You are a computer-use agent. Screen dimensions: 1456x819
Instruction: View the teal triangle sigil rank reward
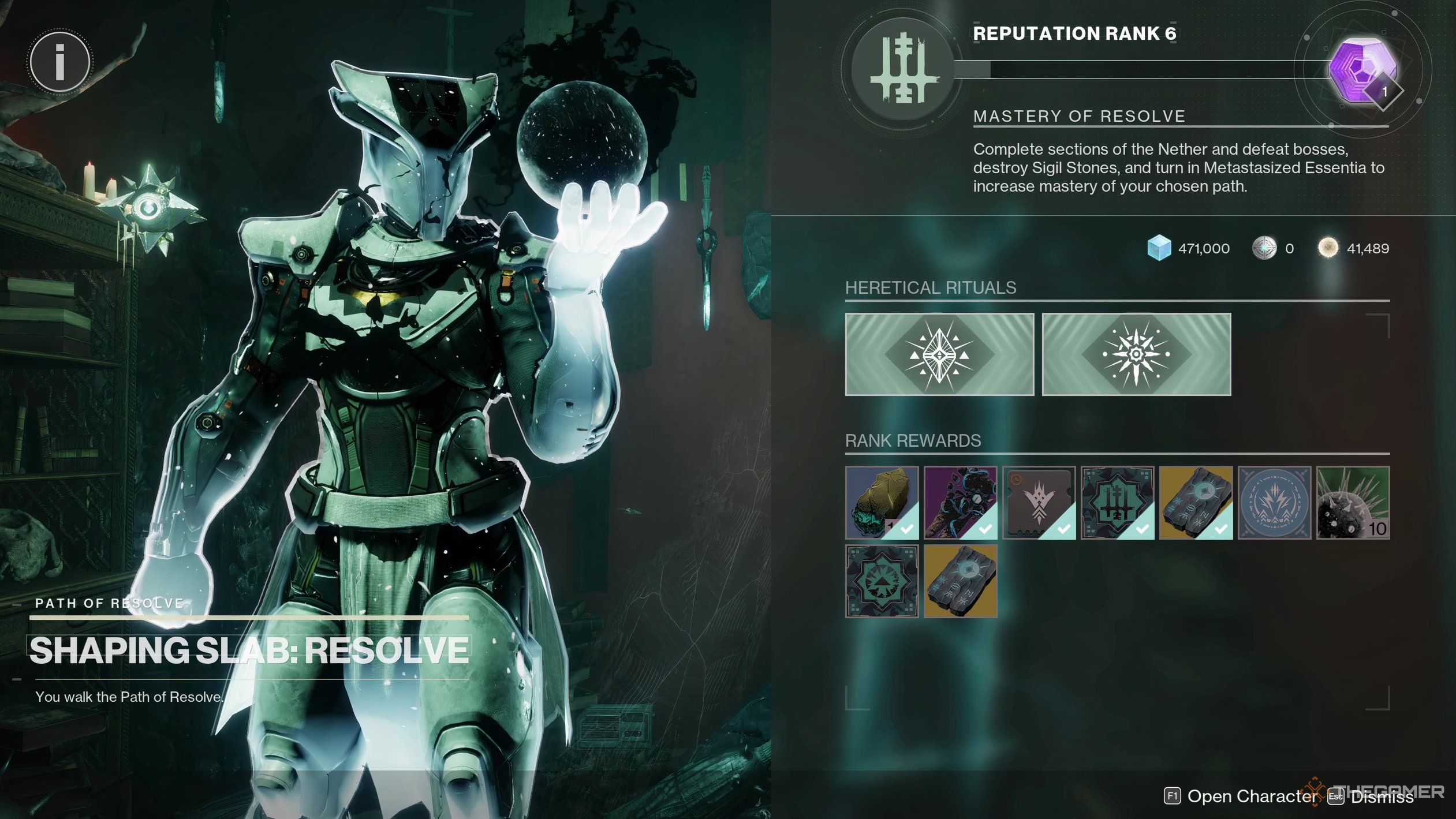tap(882, 581)
